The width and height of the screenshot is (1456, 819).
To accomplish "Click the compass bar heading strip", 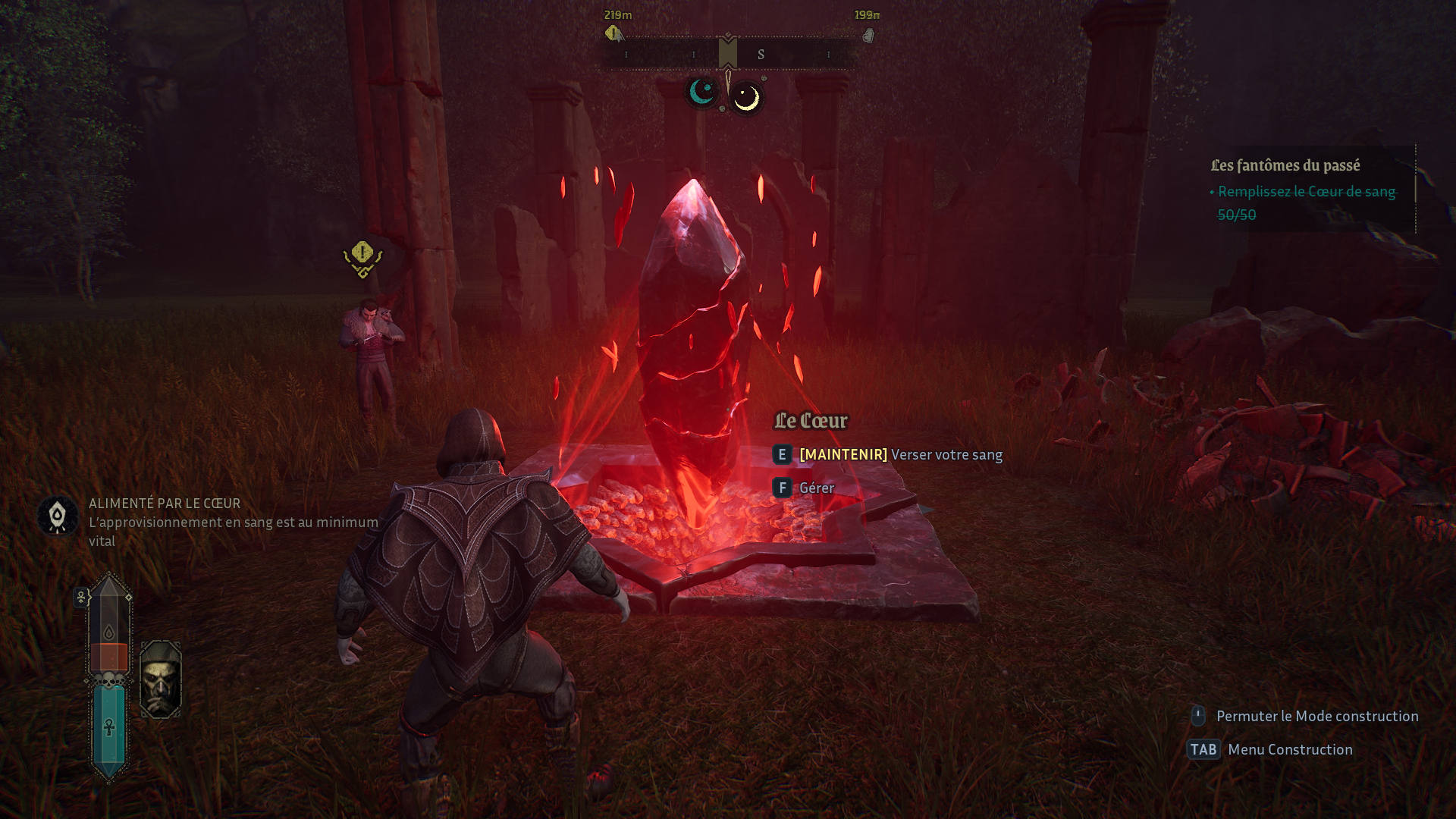I will click(728, 55).
